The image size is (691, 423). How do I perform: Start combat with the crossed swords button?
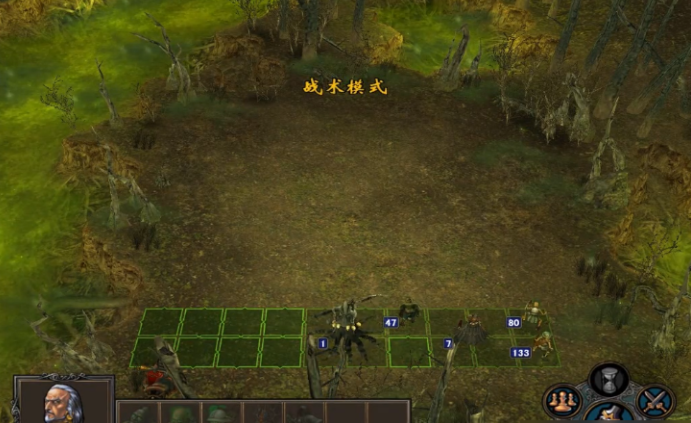point(655,401)
